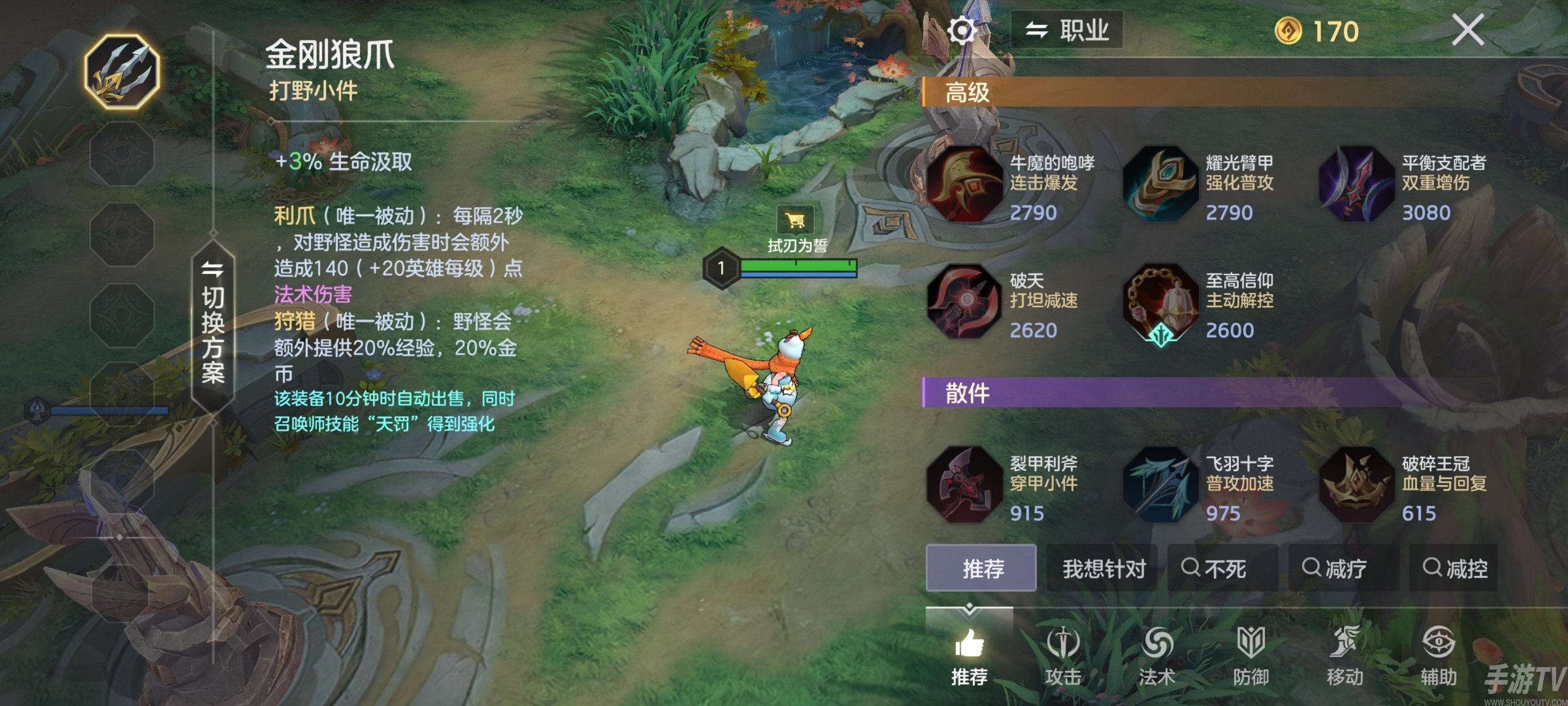
Task: Toggle the 职业 switch button
Action: click(1066, 30)
